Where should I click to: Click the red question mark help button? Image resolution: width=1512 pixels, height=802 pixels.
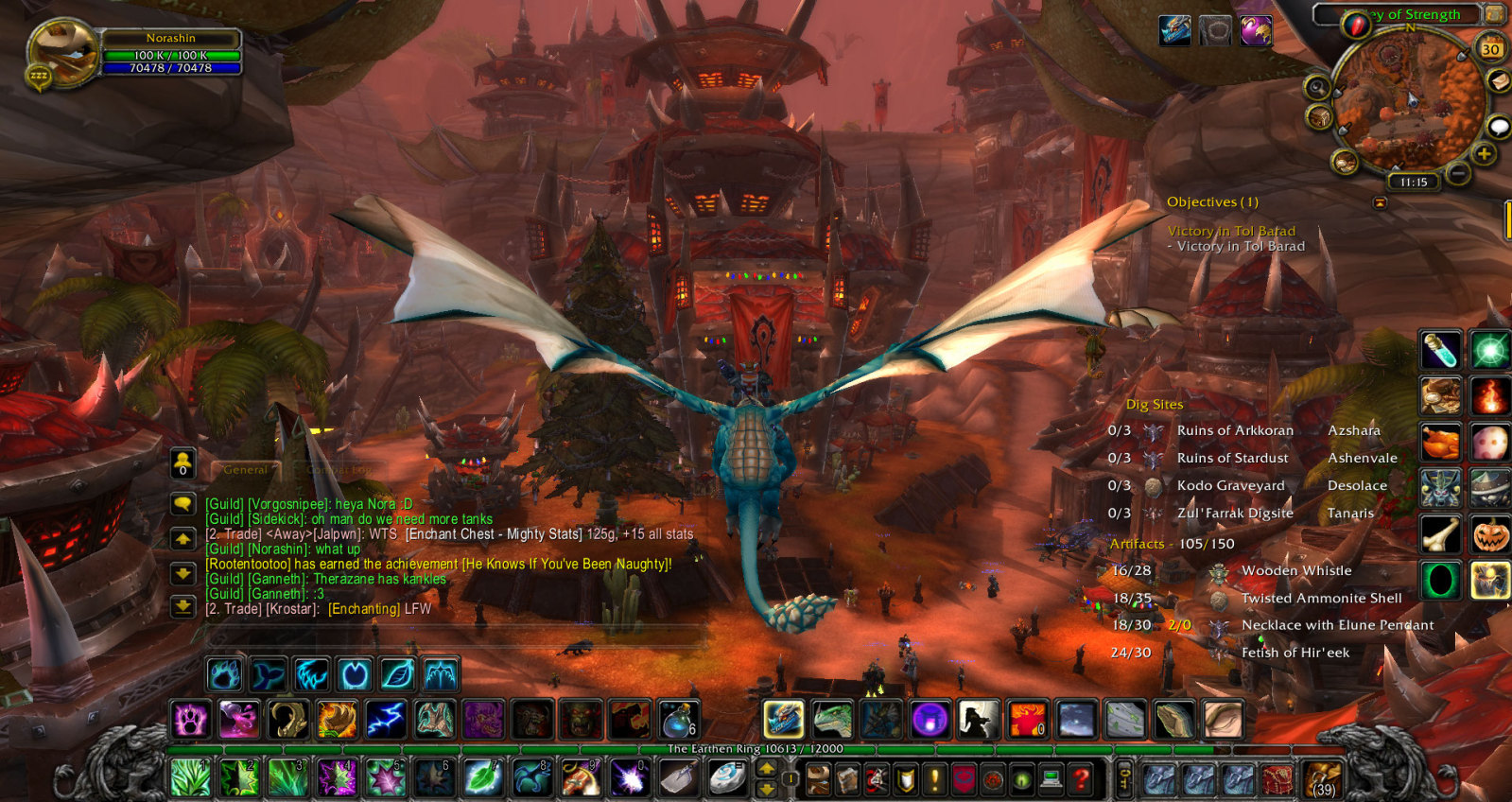pos(1081,779)
